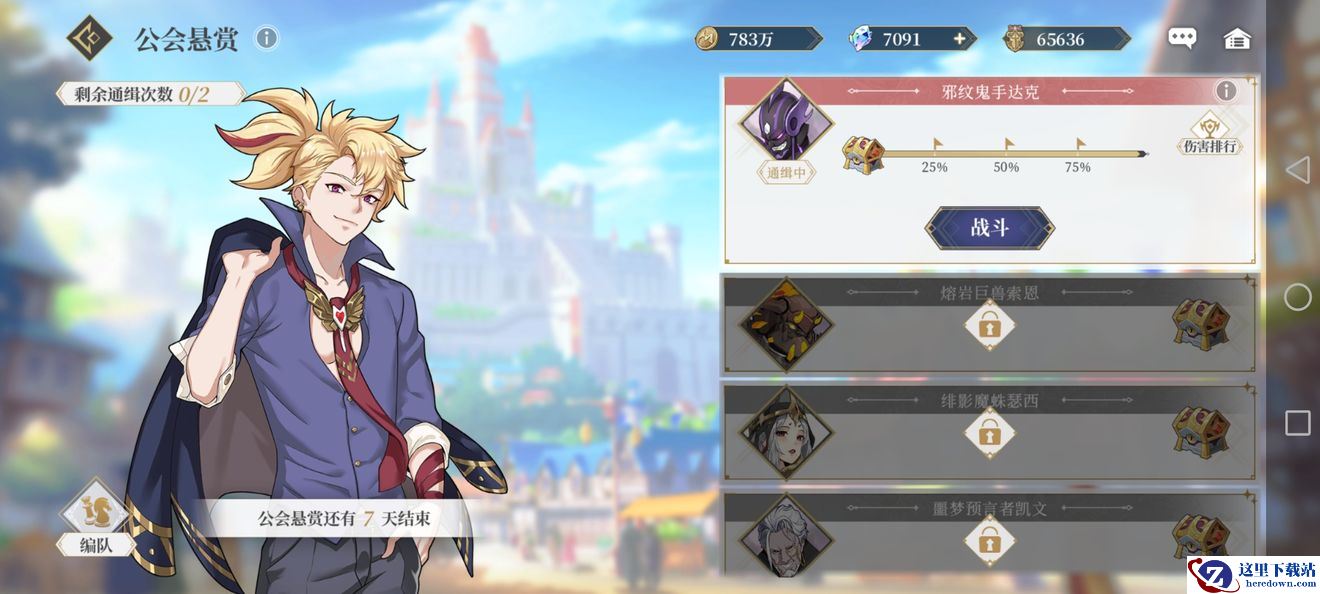This screenshot has height=594, width=1320.
Task: Open the 伤害排行 damage ranking
Action: click(x=1210, y=134)
